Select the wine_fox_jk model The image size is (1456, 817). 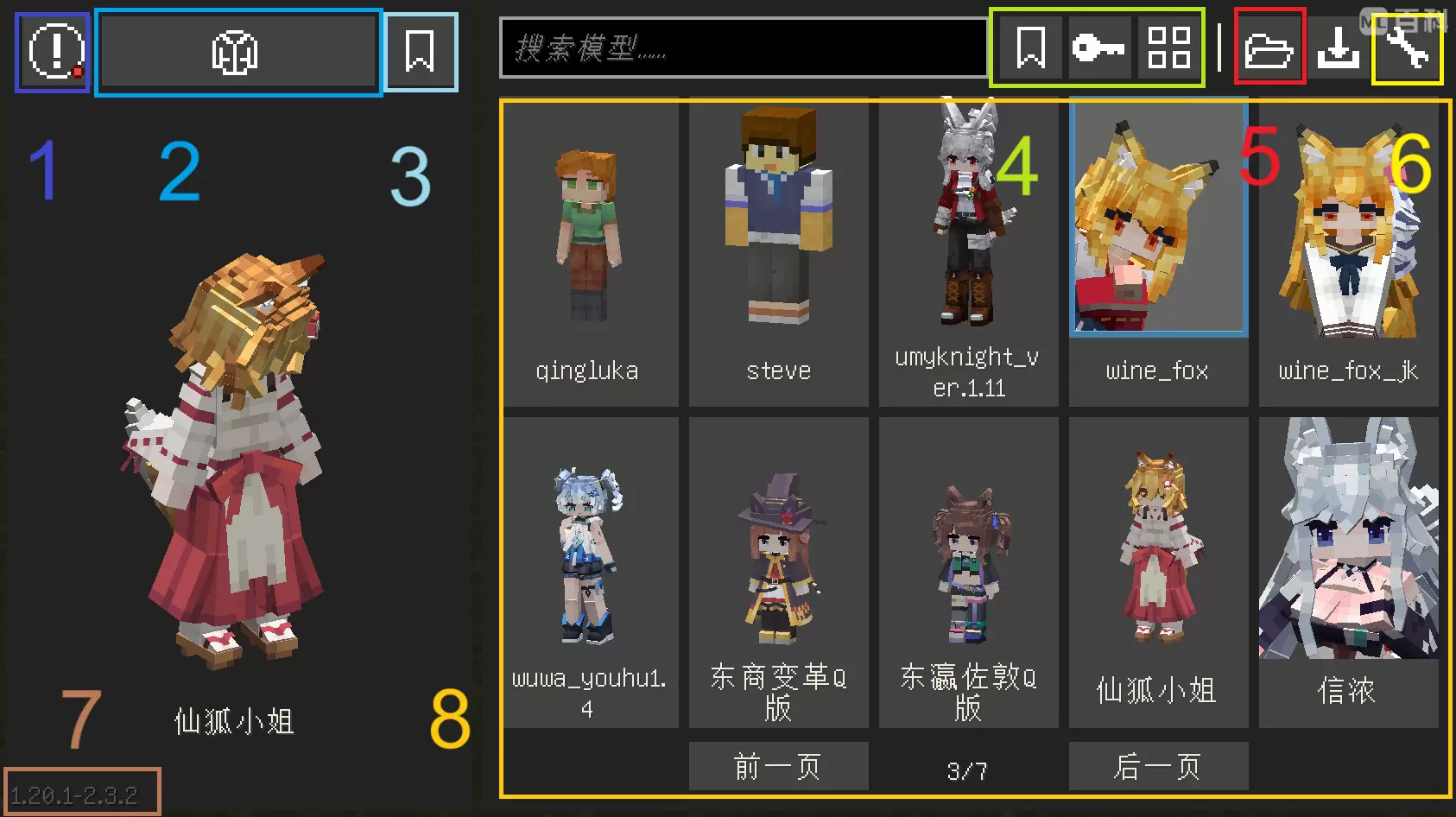tap(1348, 233)
